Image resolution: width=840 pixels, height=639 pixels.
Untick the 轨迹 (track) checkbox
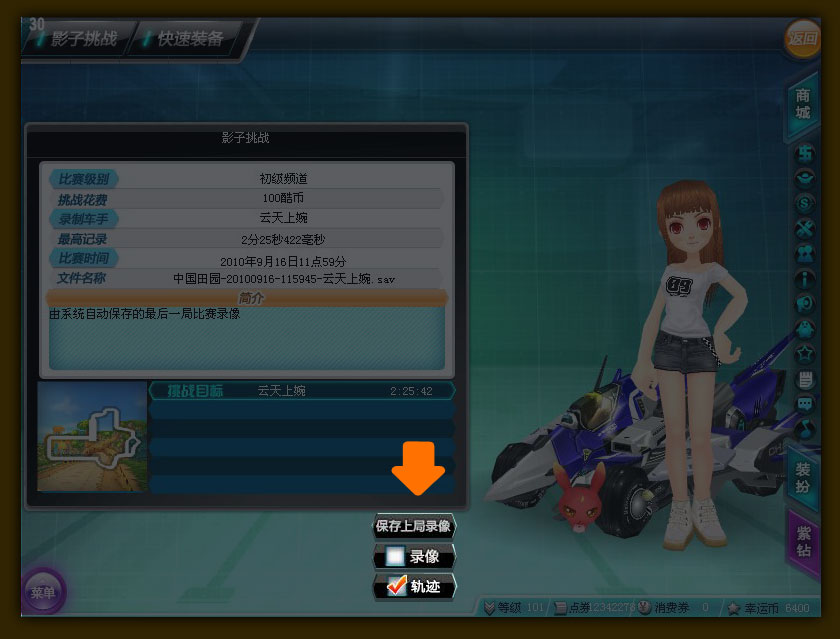coord(396,587)
